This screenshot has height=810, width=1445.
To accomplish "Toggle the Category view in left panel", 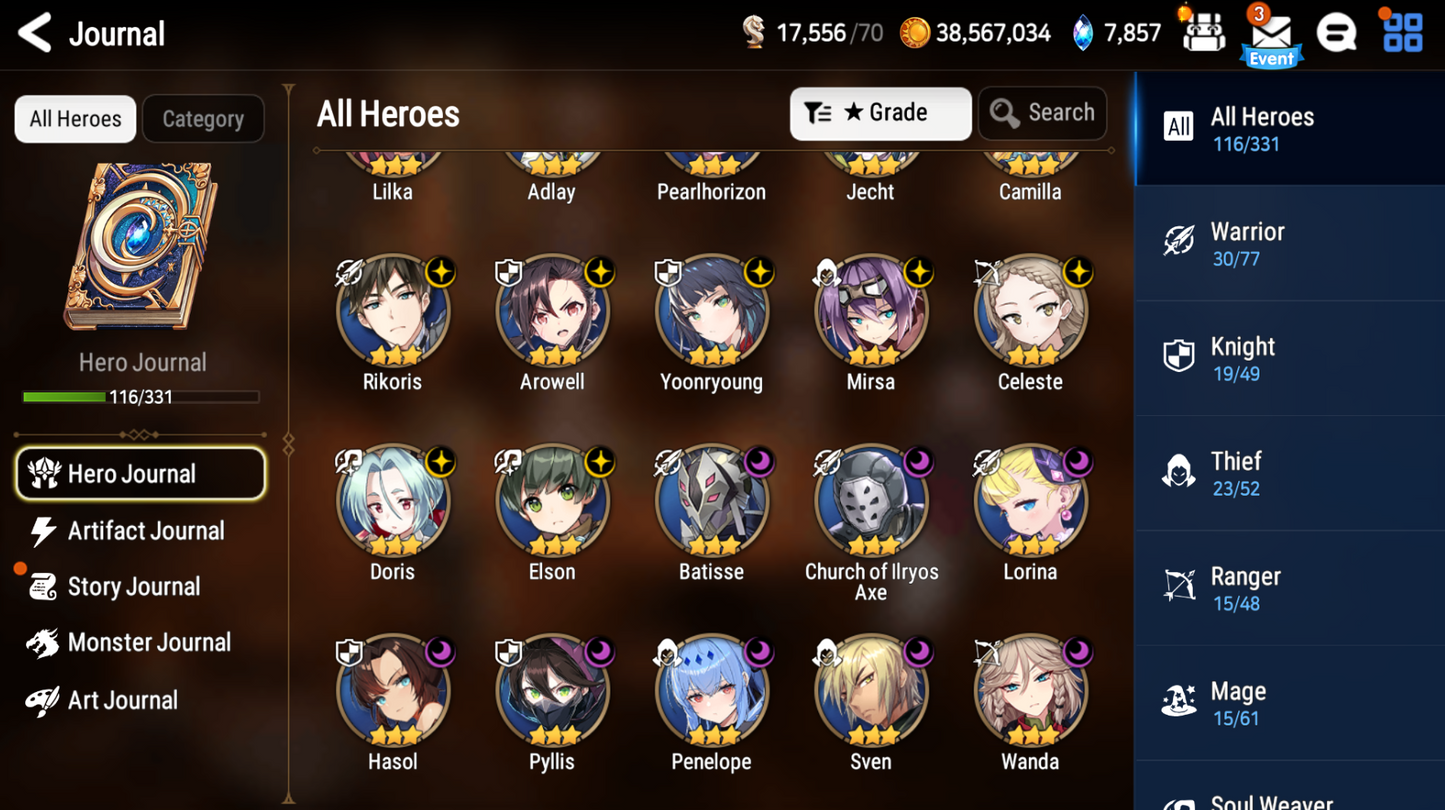I will click(x=203, y=118).
